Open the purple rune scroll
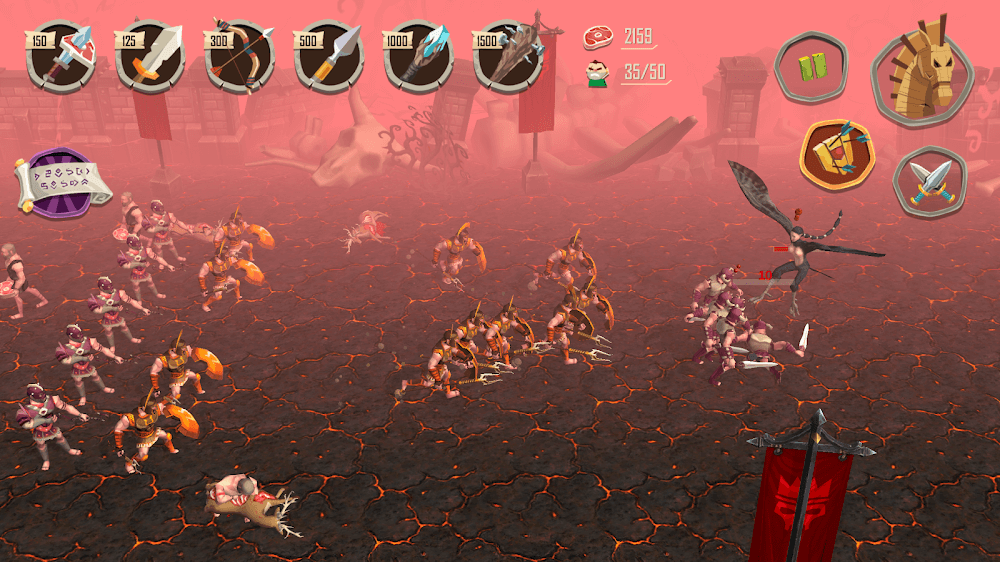The image size is (1000, 562). tap(62, 184)
